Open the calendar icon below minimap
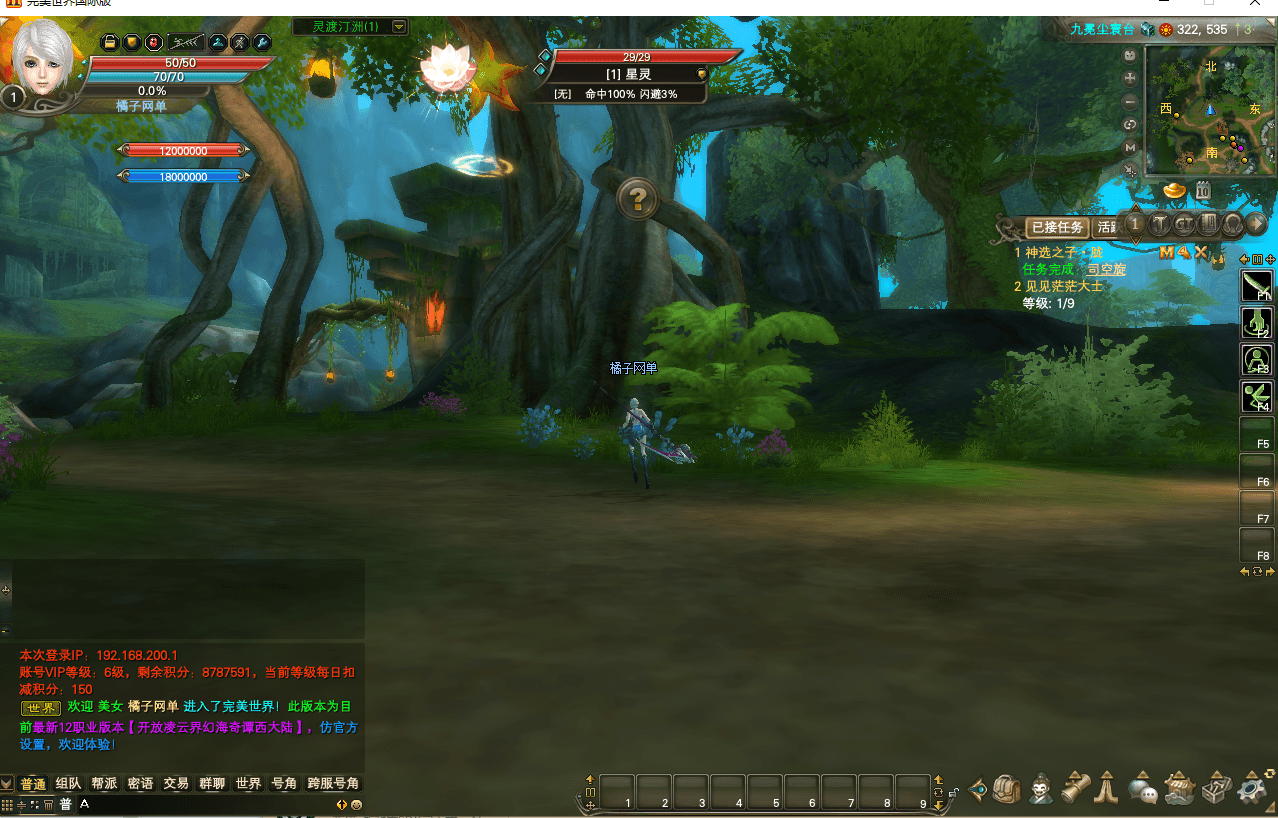 tap(1203, 190)
